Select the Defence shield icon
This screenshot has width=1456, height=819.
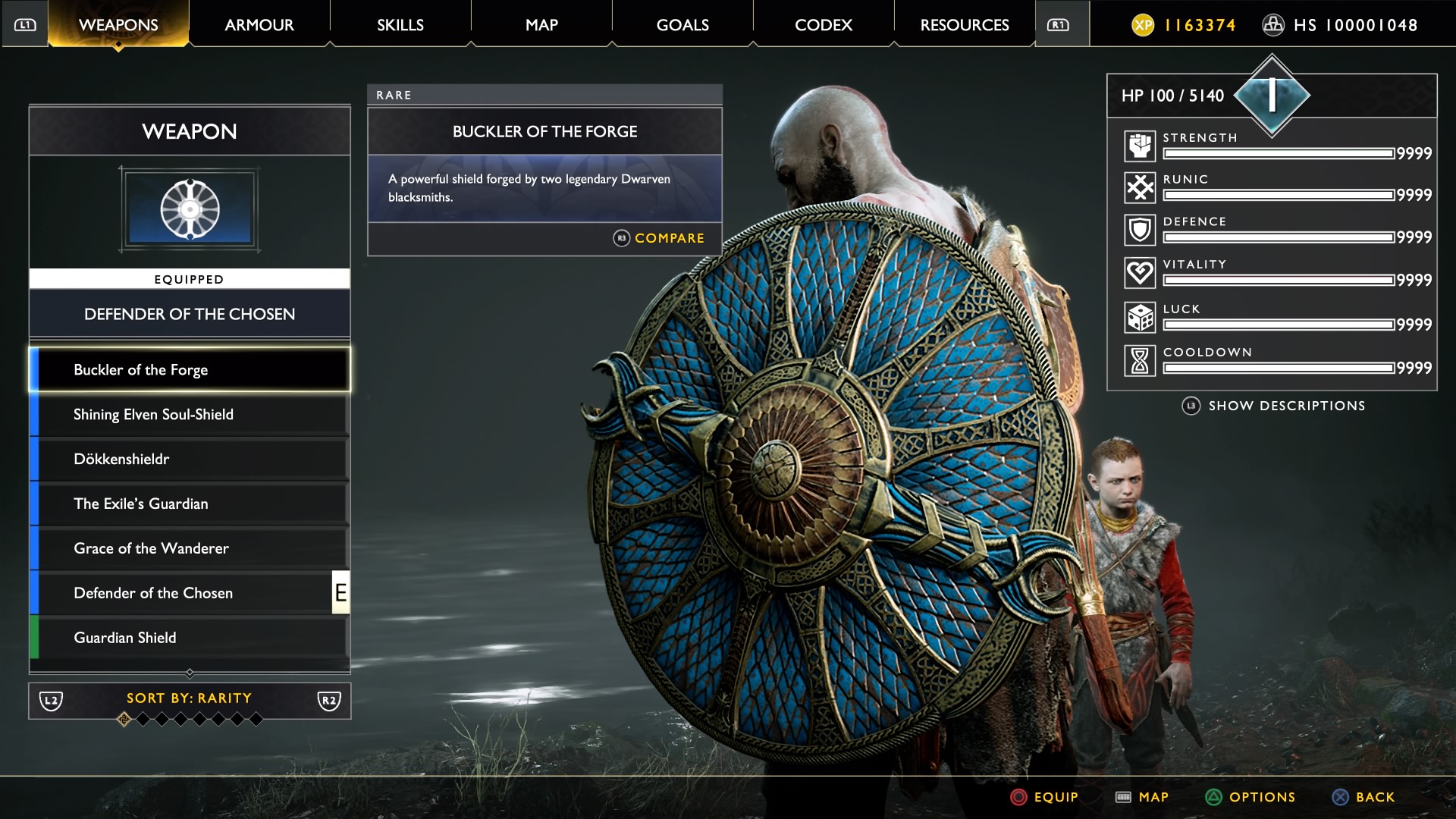pyautogui.click(x=1139, y=228)
